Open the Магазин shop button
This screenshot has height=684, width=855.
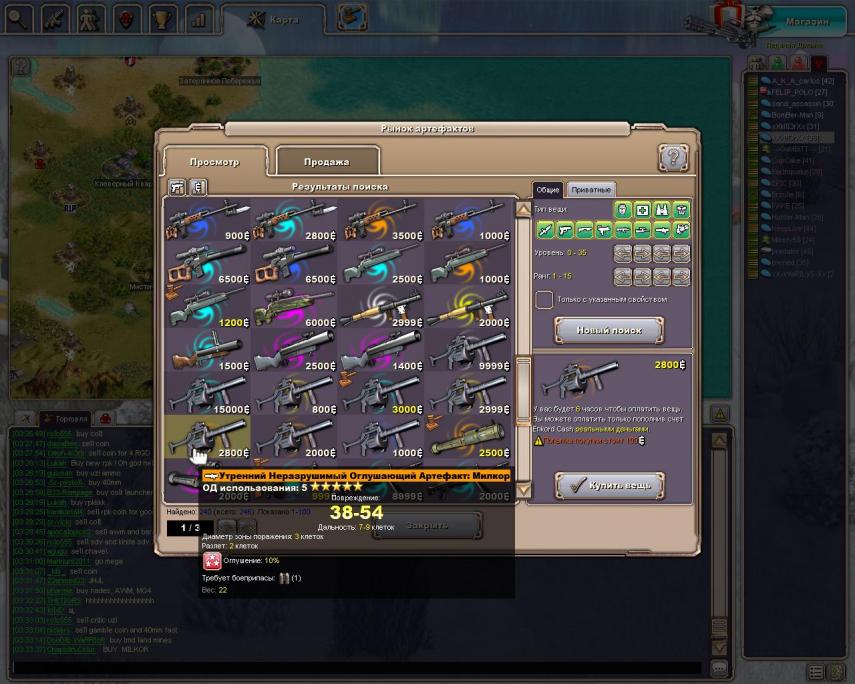tap(804, 21)
